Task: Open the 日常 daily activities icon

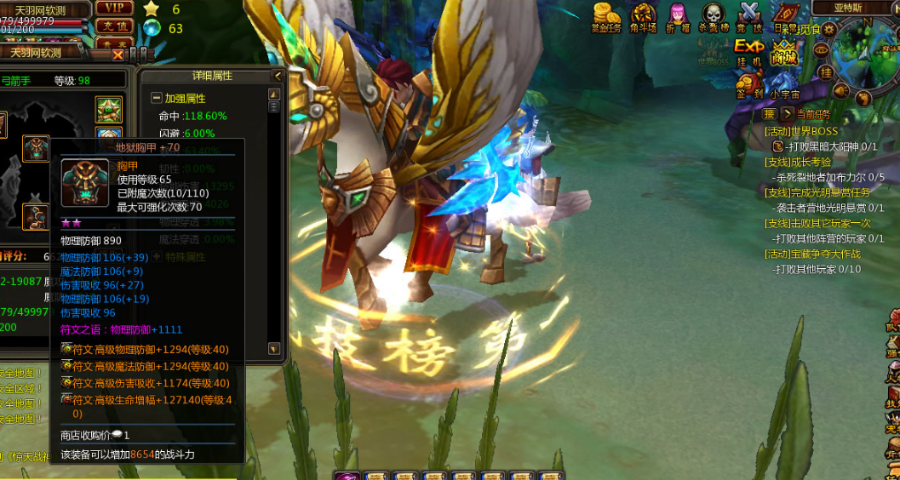Action: point(788,17)
